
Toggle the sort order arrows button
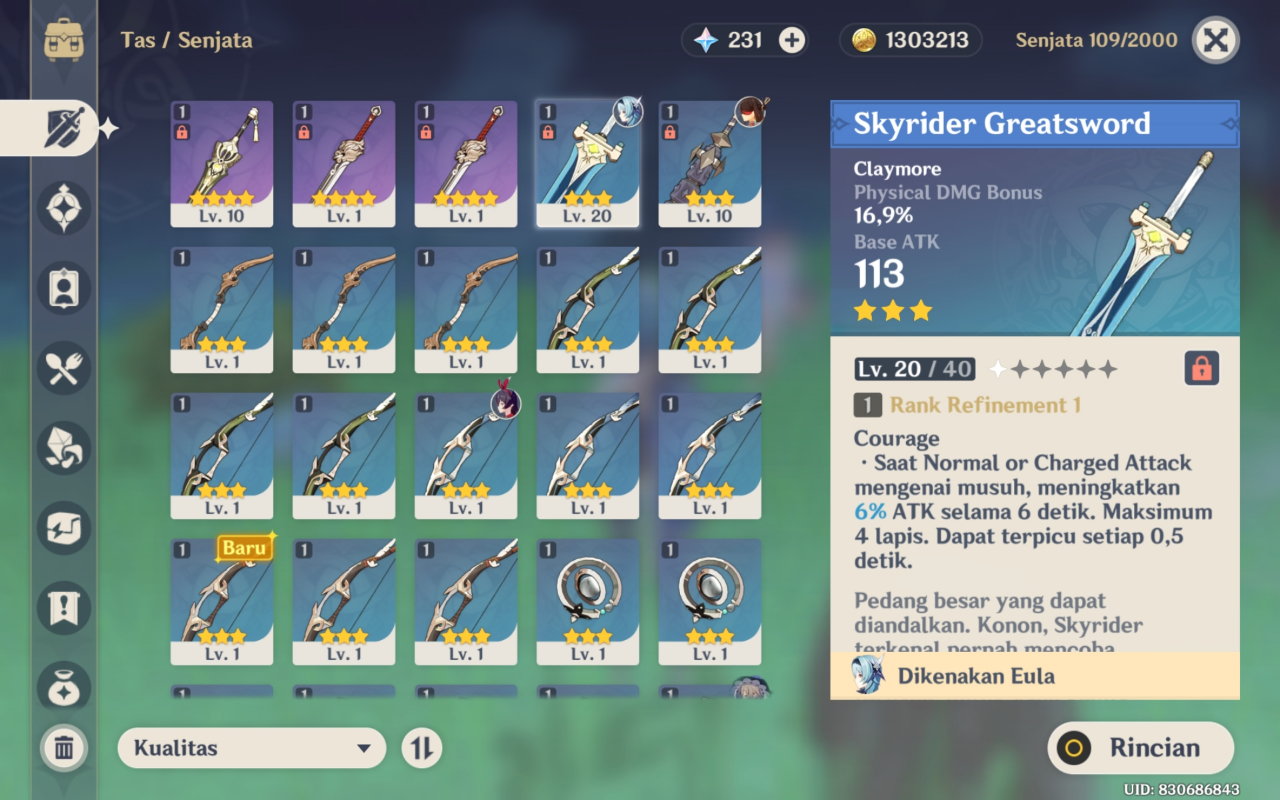point(421,748)
